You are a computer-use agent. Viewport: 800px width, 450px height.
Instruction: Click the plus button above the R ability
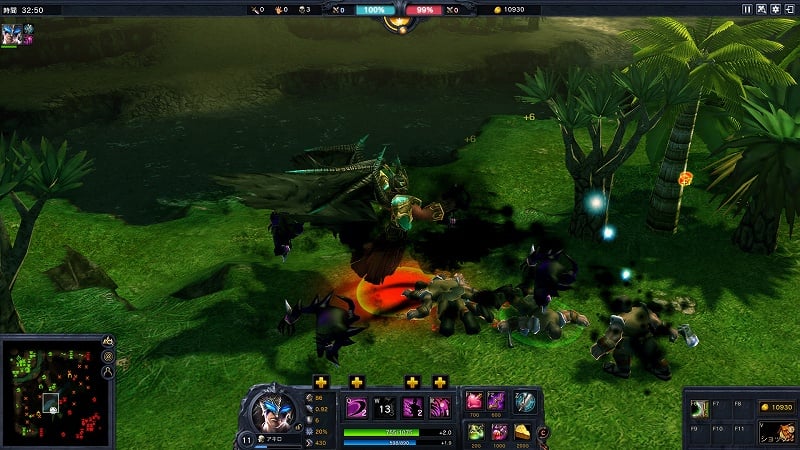tap(440, 382)
